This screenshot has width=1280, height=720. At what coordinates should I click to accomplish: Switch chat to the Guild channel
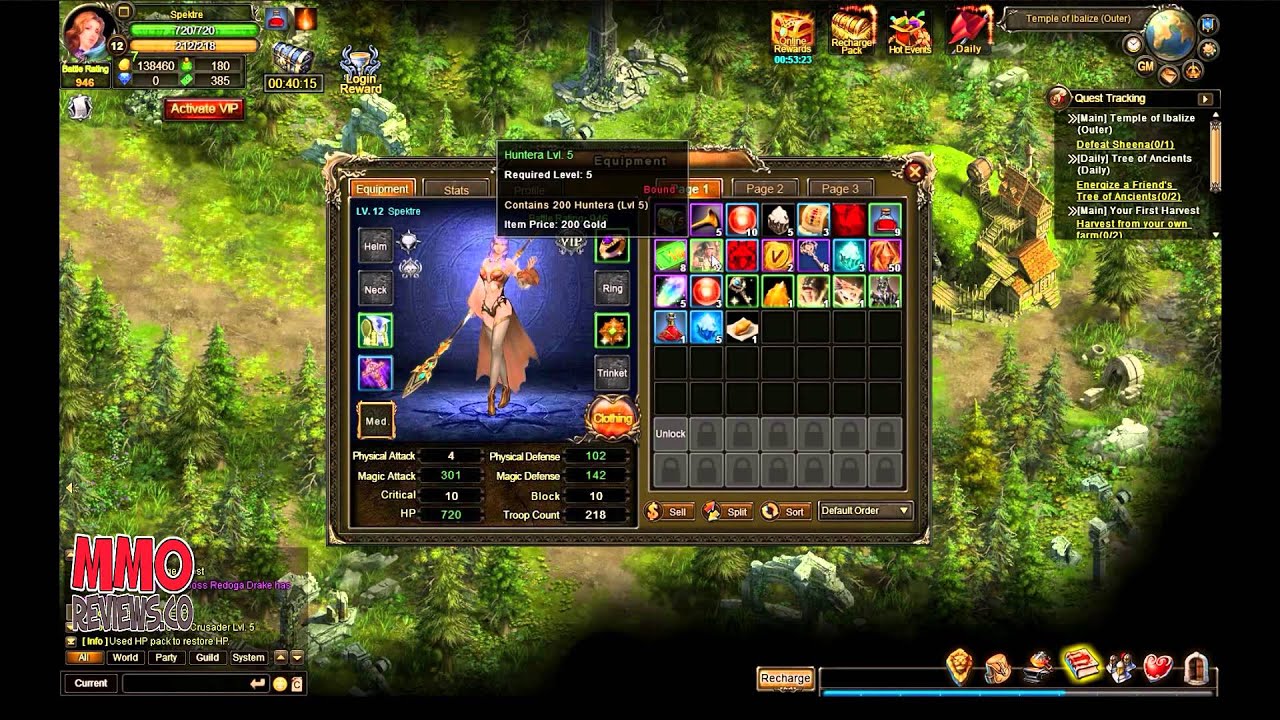(x=207, y=658)
